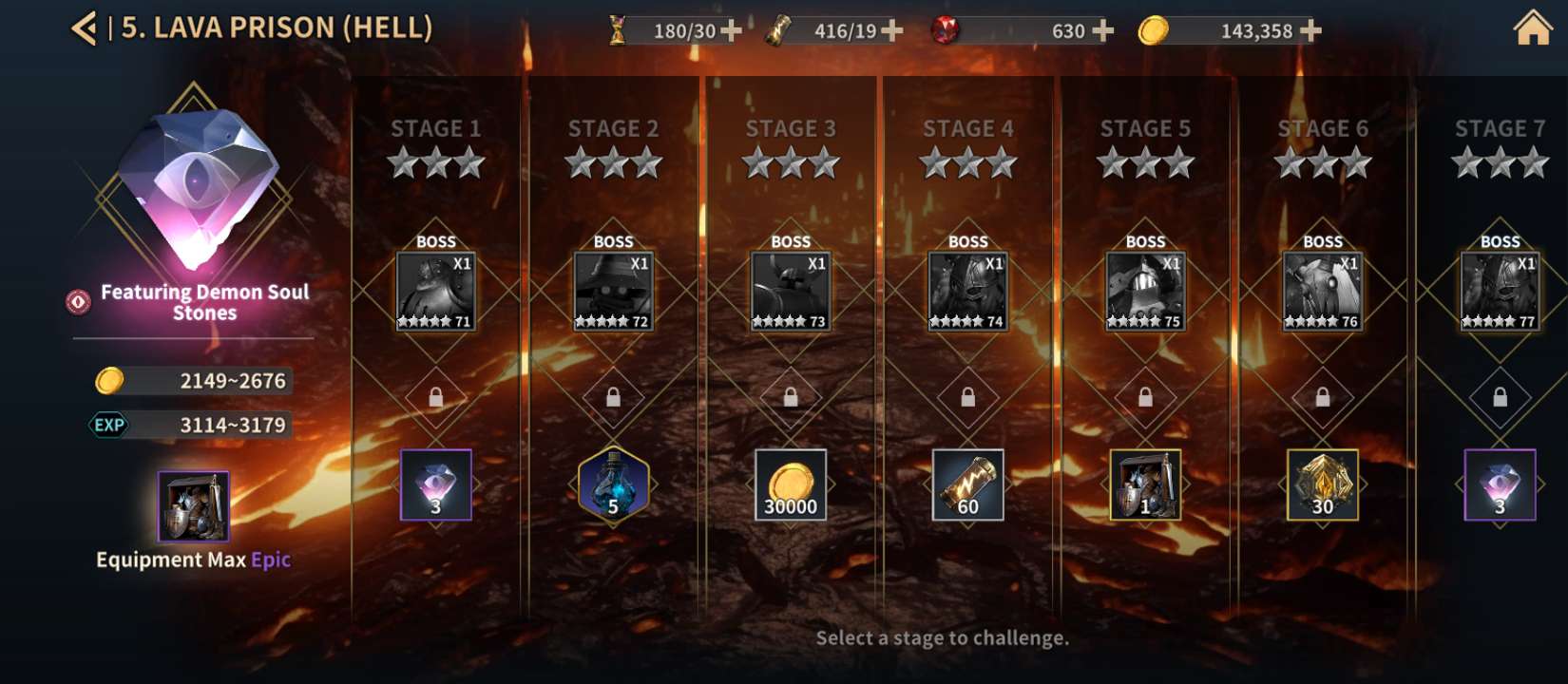This screenshot has height=684, width=1568.
Task: Open the Stage 5 level 75 boss
Action: [1145, 291]
